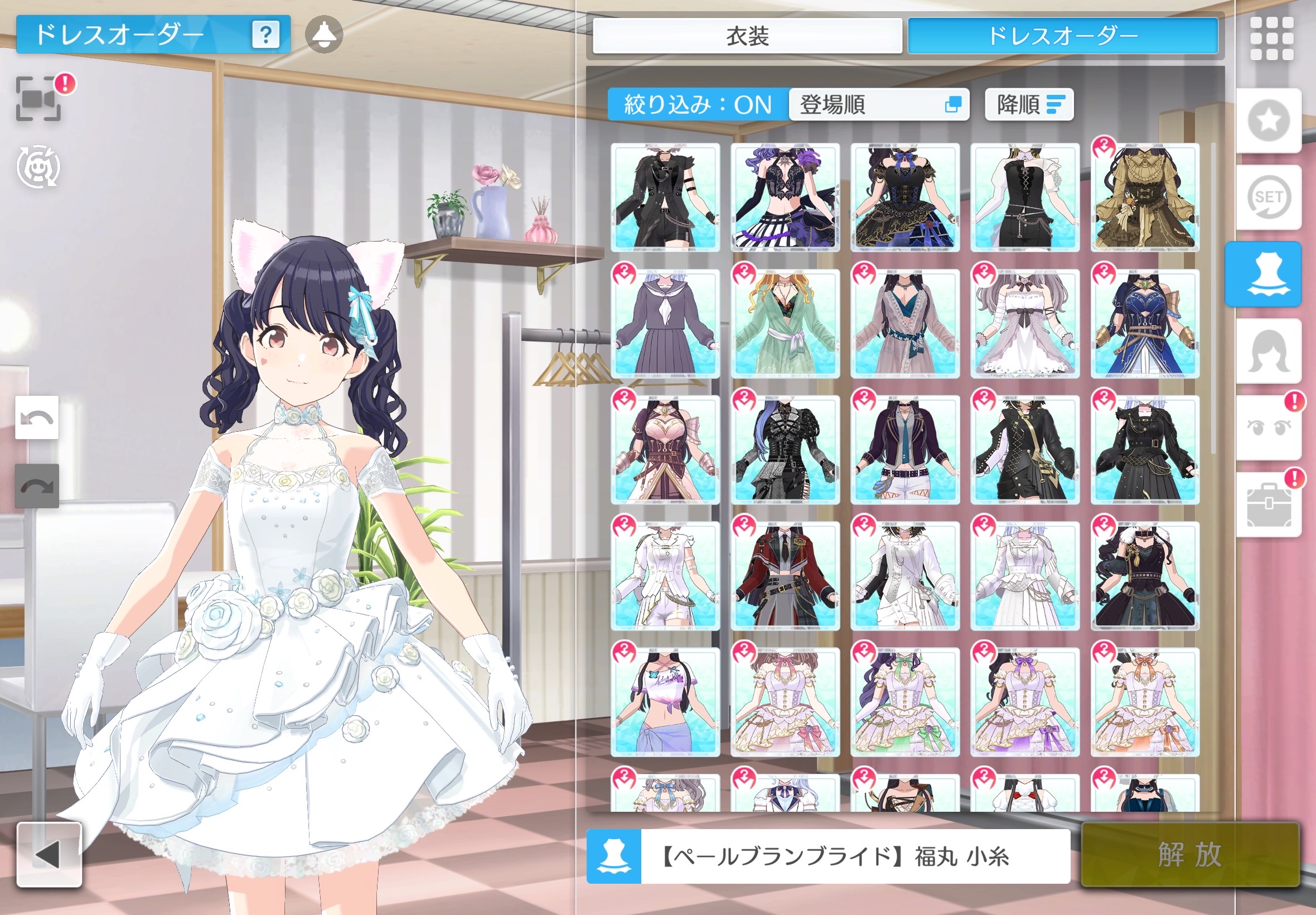Open the star favorites category
Image resolution: width=1316 pixels, height=915 pixels.
pos(1269,121)
